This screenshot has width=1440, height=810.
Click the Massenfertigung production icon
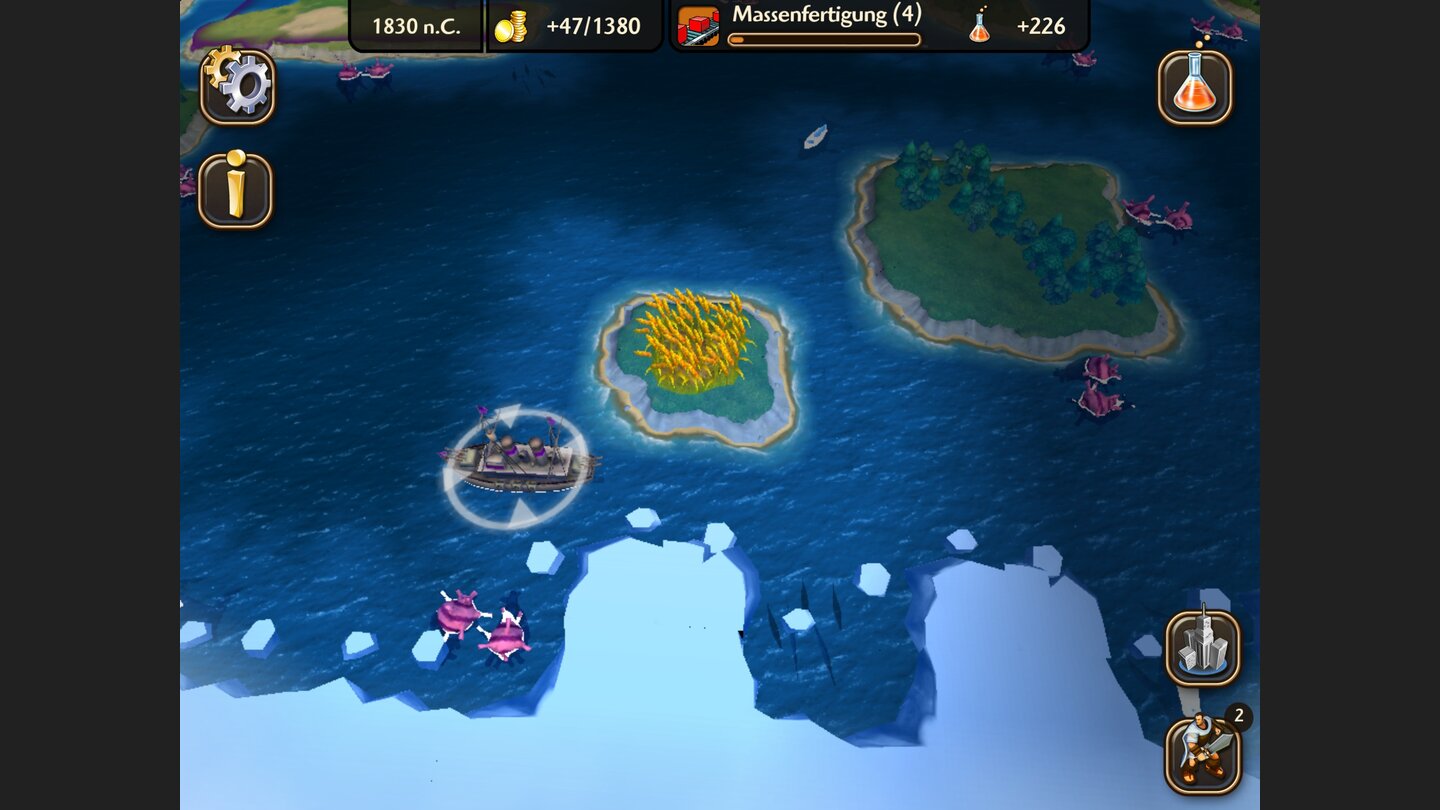tap(698, 25)
